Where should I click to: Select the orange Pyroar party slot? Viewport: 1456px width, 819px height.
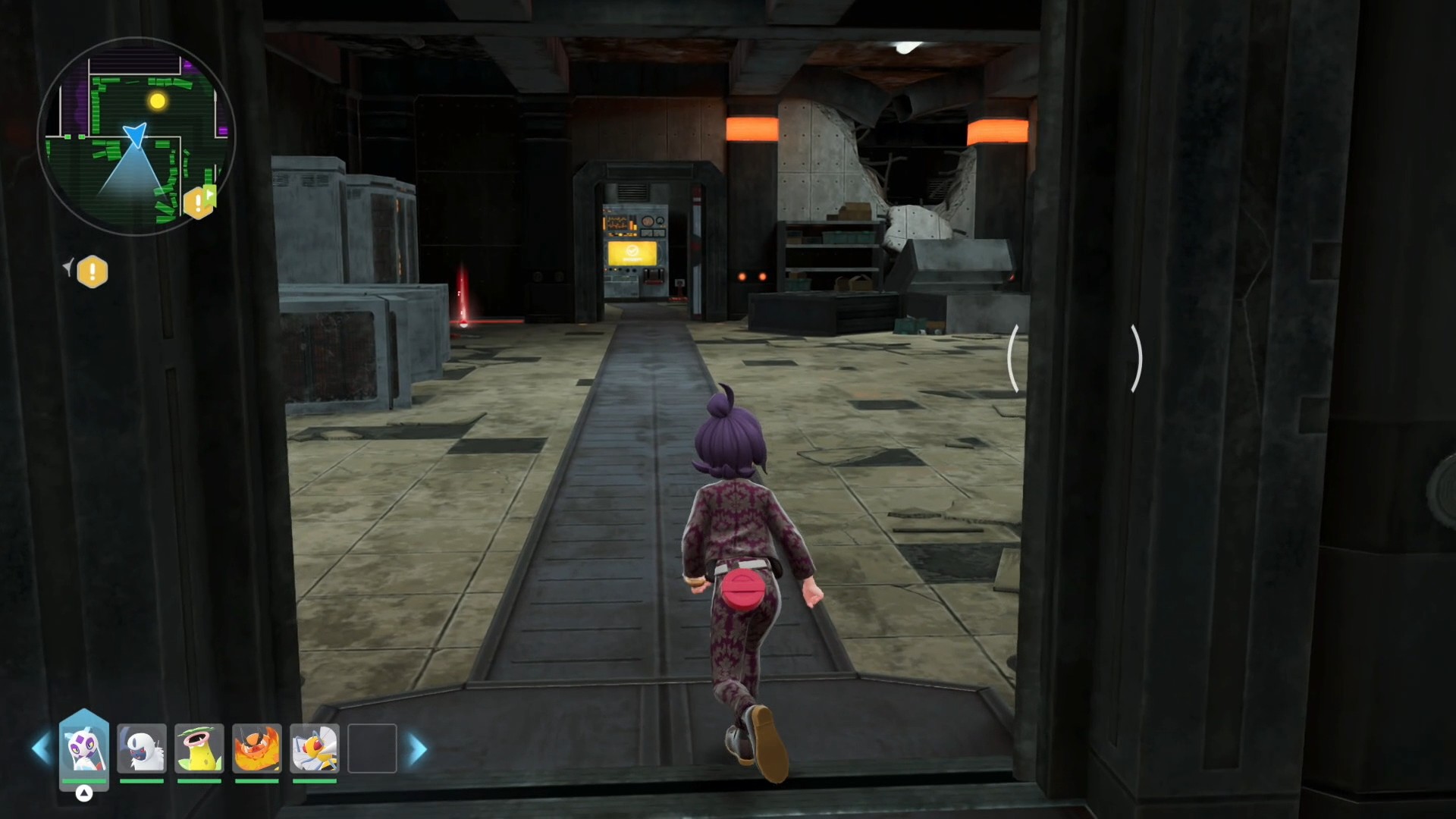[257, 748]
